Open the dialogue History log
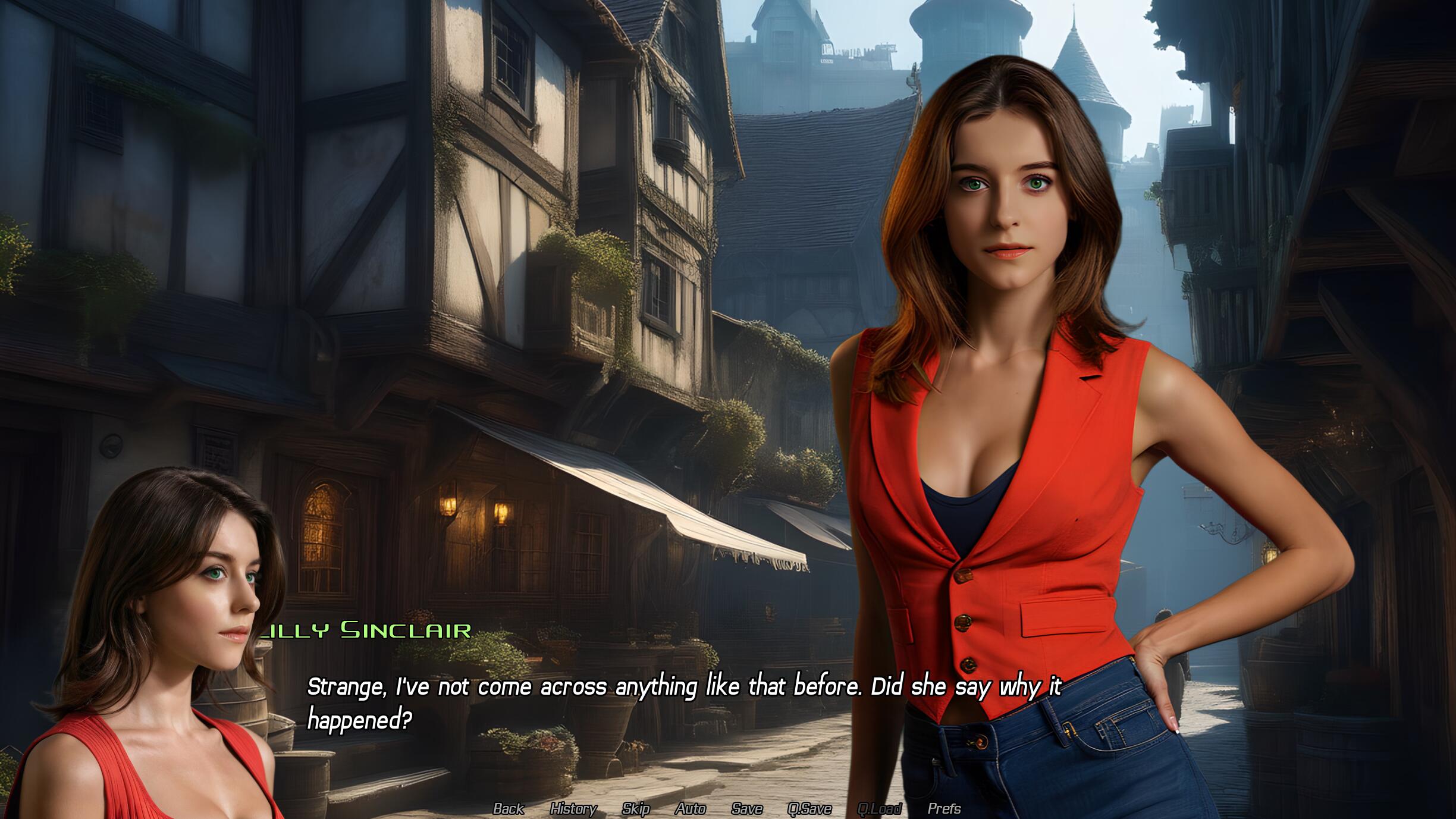Screen dimensions: 1456x819 (573, 808)
